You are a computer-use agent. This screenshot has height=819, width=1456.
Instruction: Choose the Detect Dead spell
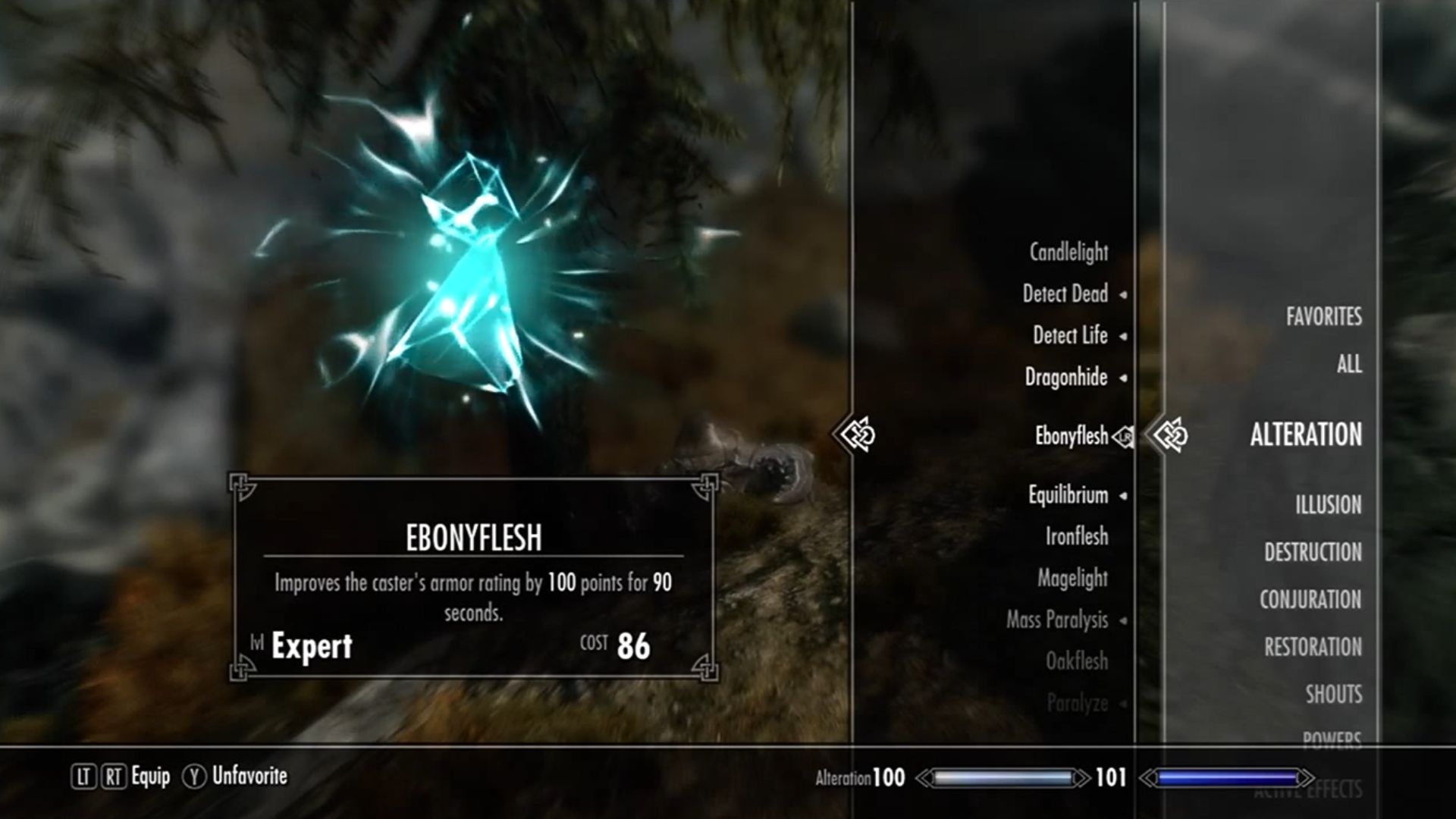[1065, 294]
